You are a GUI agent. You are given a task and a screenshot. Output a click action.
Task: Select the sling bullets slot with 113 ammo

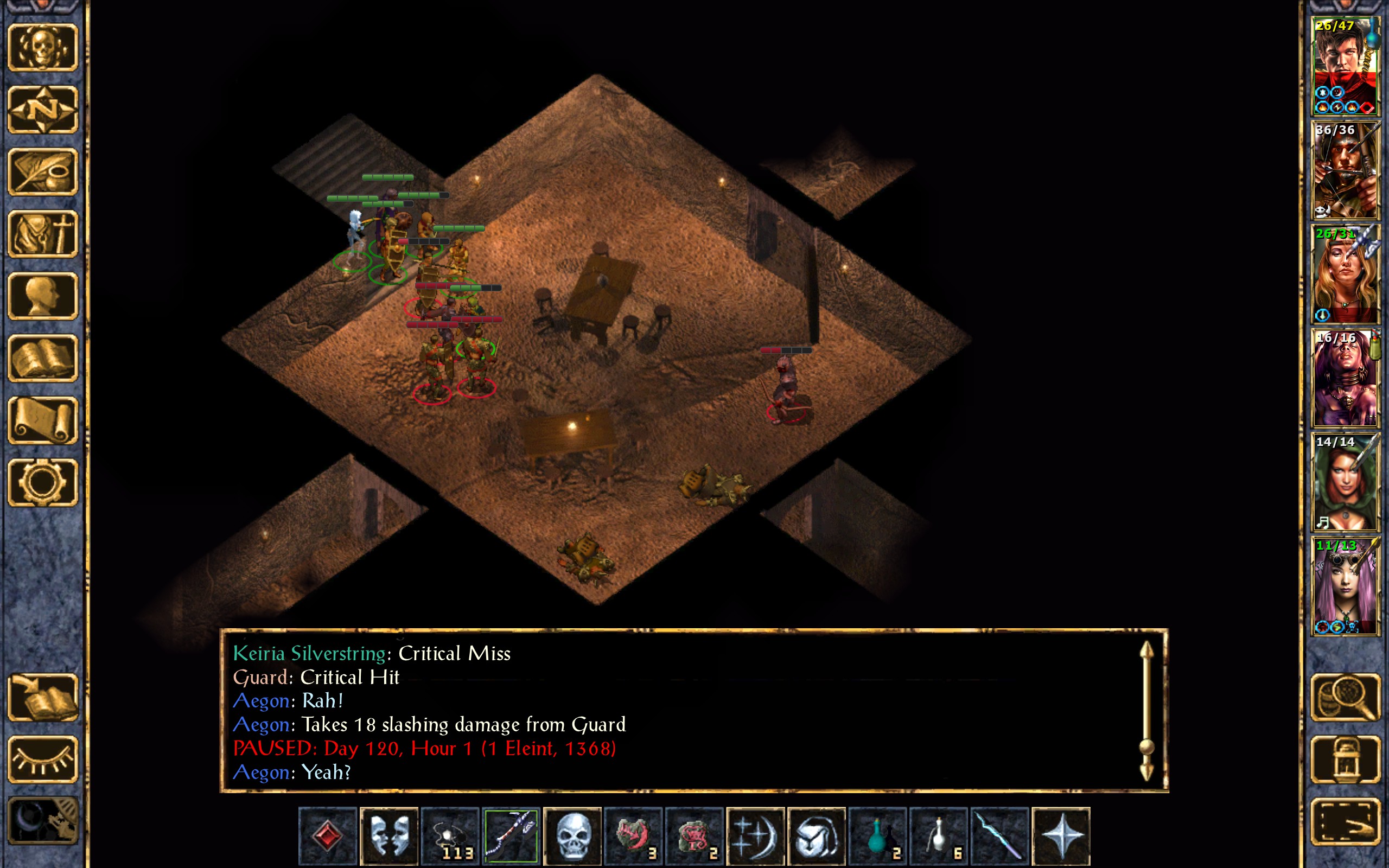tap(450, 836)
